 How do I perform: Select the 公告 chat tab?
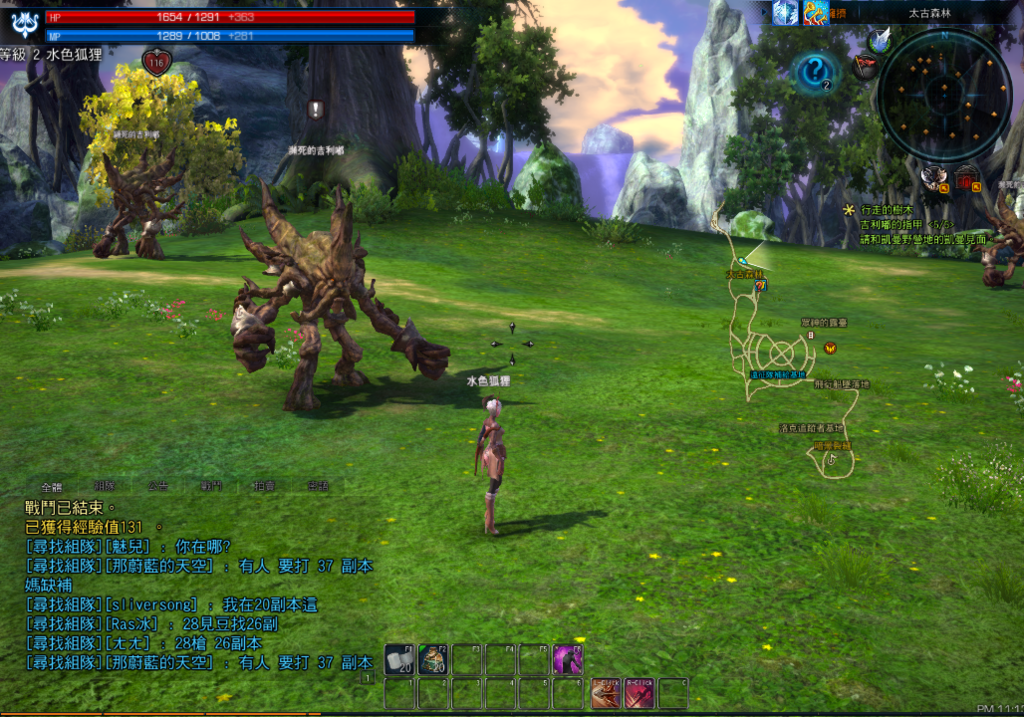point(158,486)
